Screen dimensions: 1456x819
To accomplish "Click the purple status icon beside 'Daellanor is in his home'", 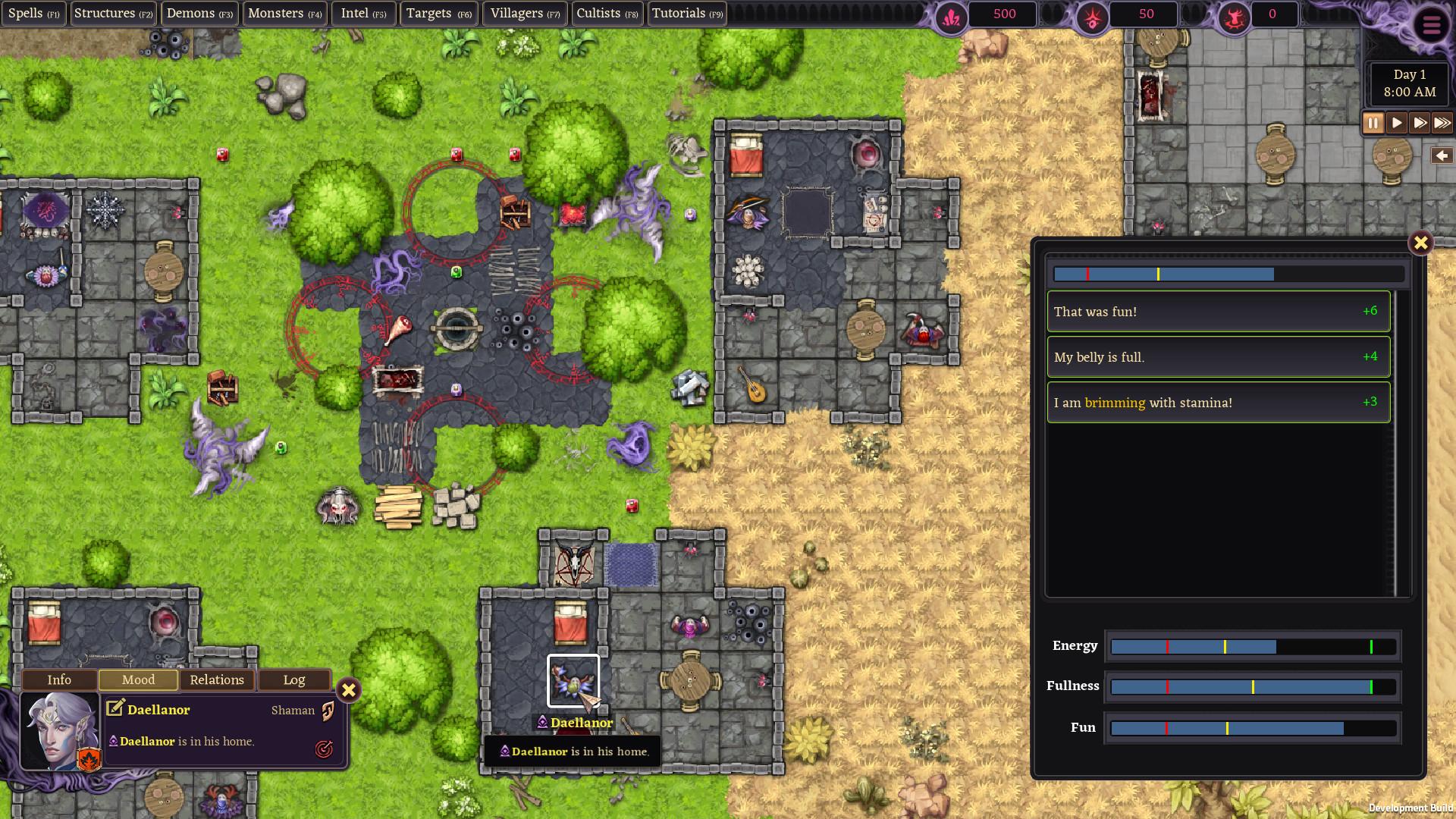I will tap(112, 741).
